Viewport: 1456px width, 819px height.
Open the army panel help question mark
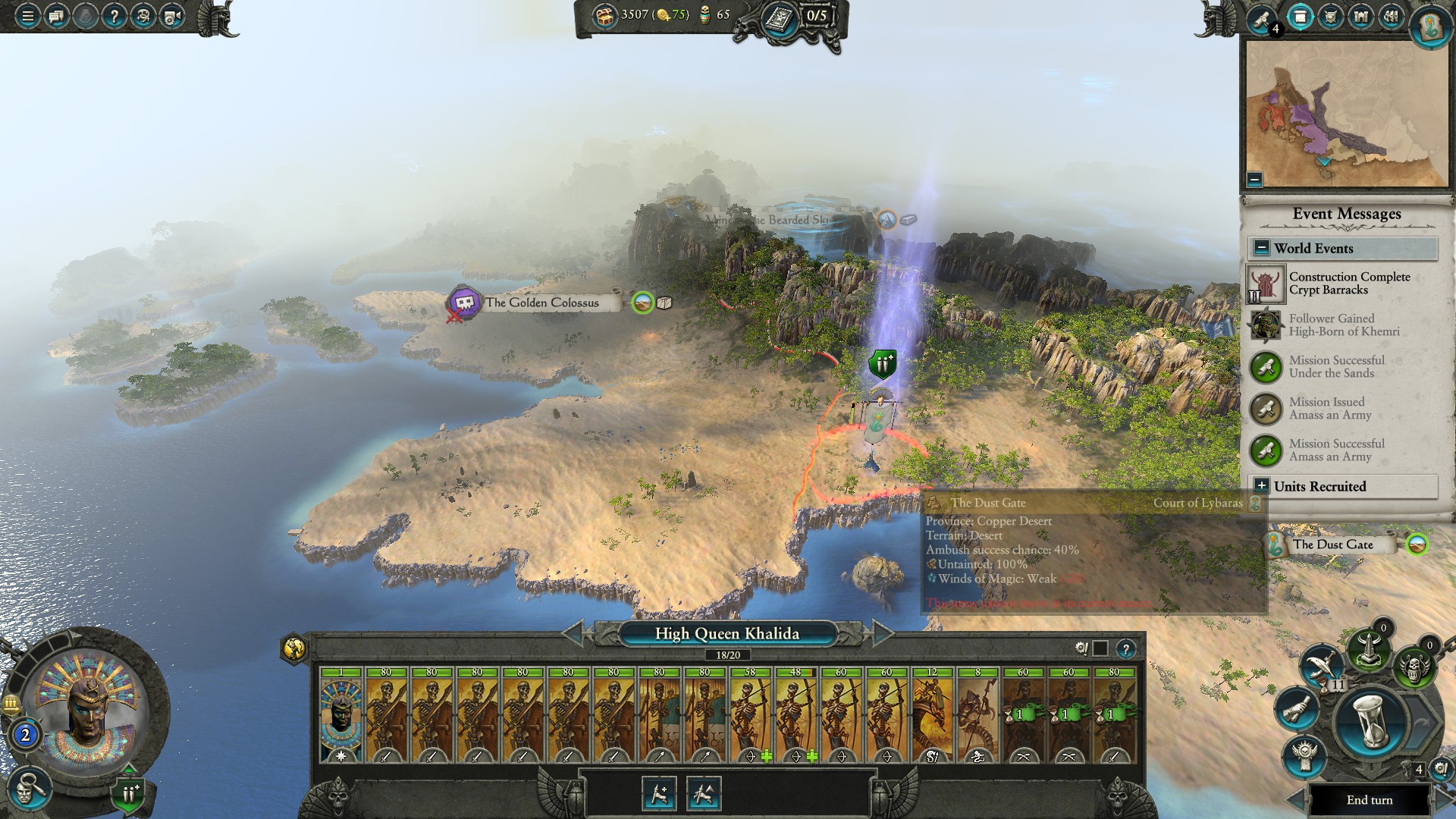[1126, 648]
